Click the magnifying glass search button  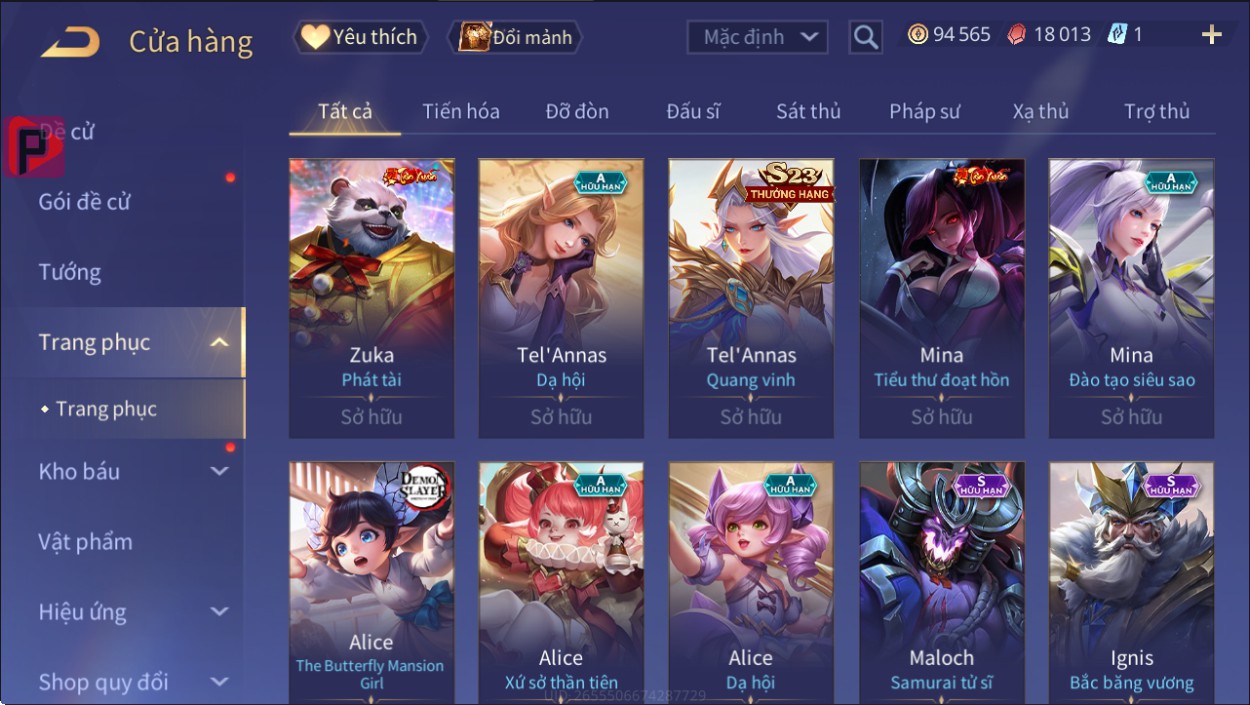pos(865,38)
